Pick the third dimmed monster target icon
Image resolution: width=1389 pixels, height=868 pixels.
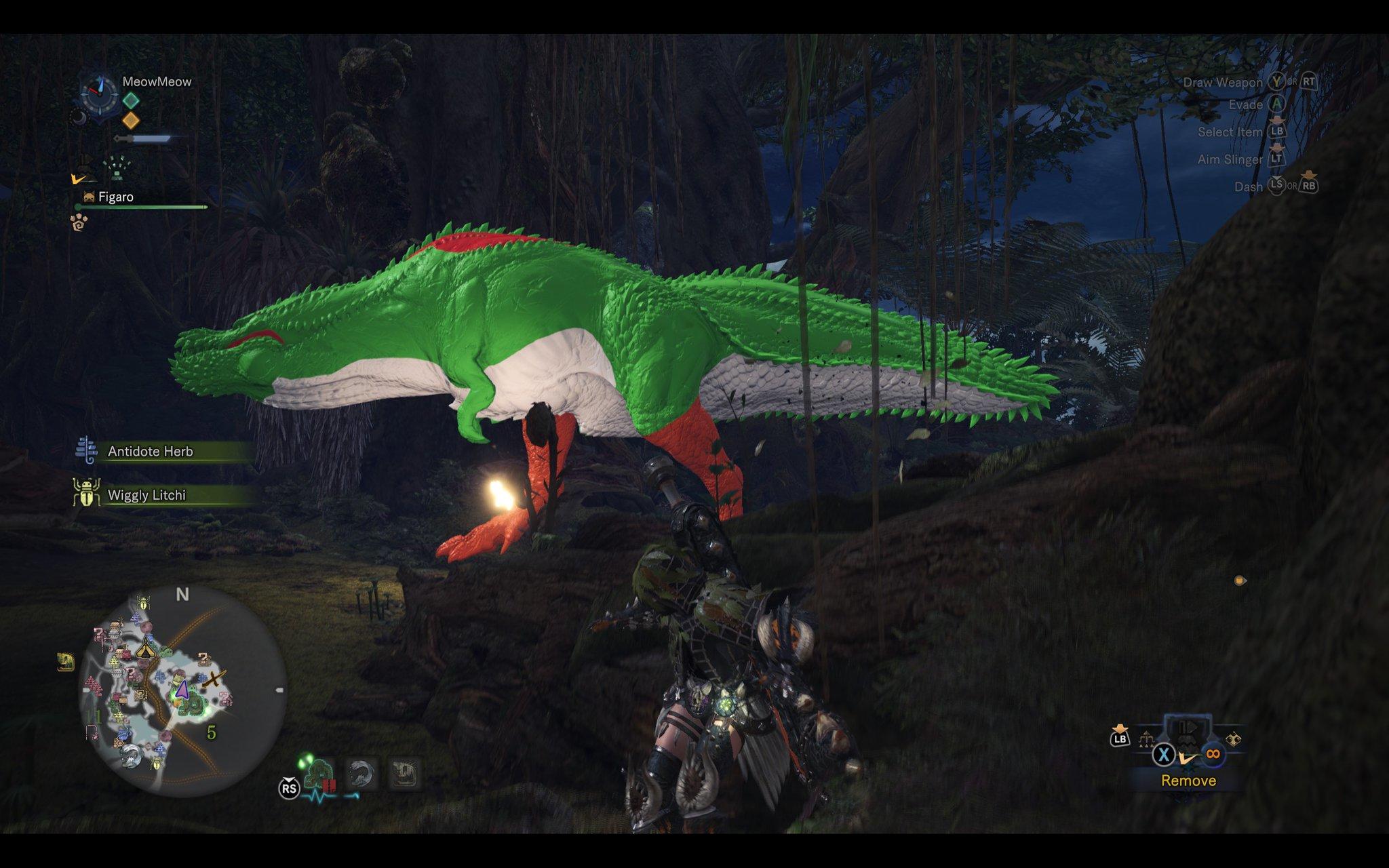pos(406,772)
